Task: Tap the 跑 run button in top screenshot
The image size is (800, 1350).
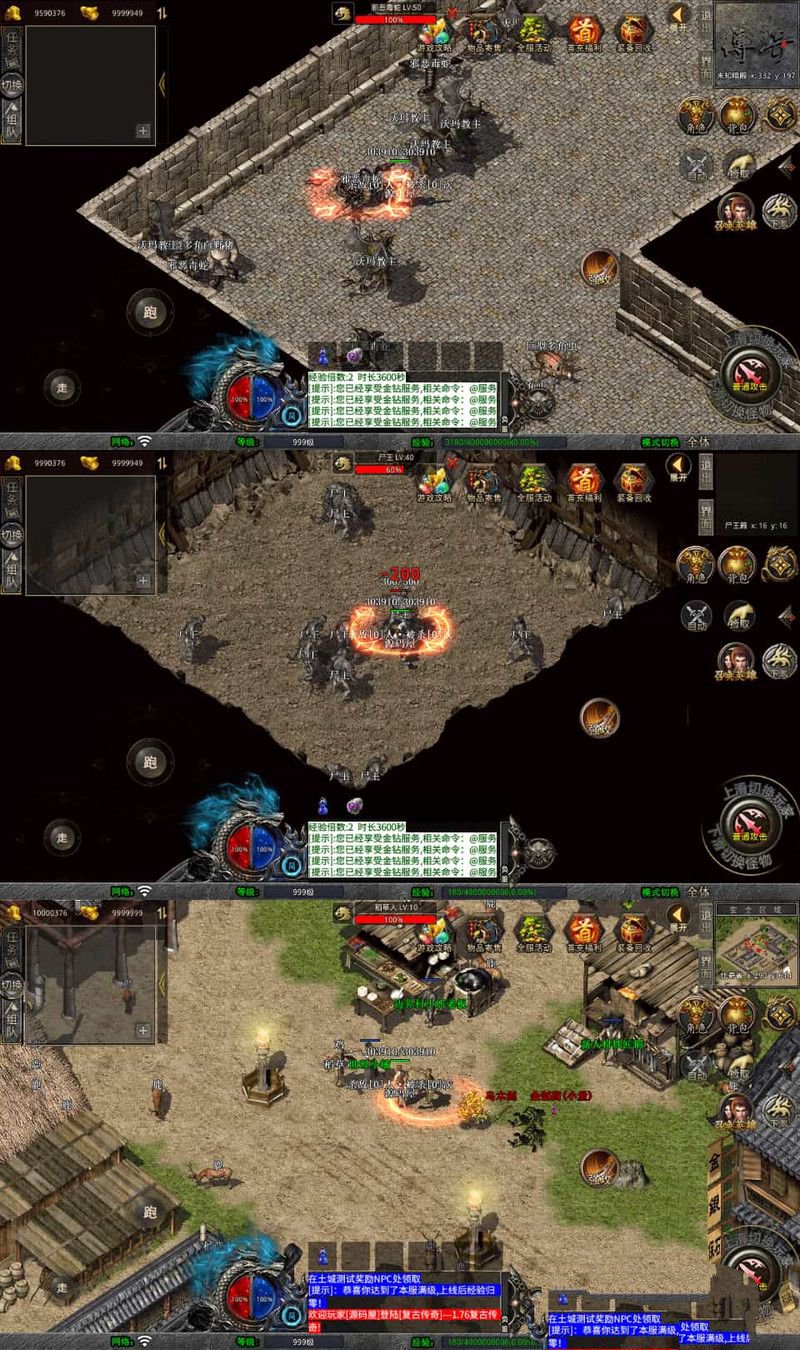Action: 150,311
